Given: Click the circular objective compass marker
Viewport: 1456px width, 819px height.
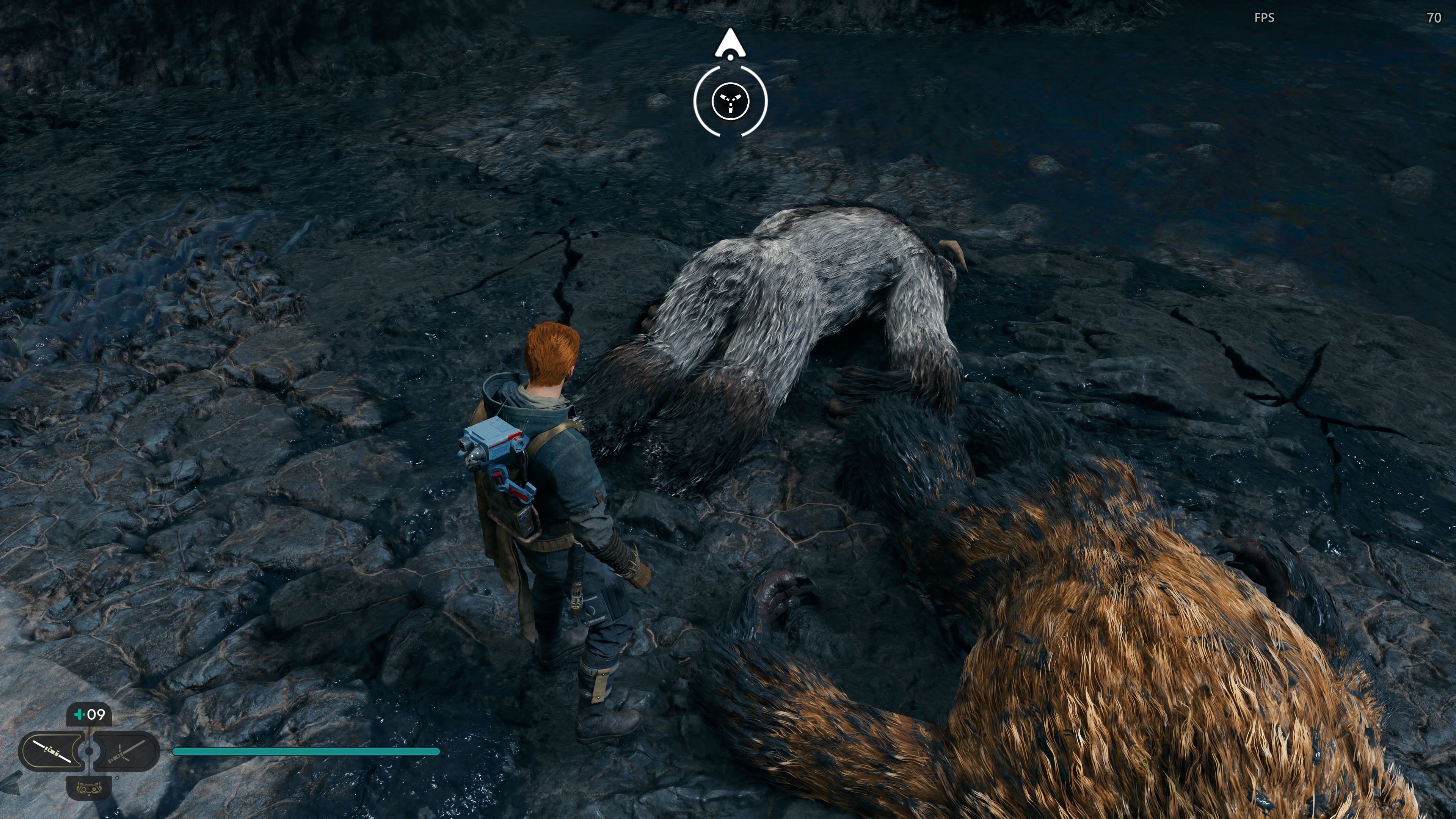Looking at the screenshot, I should click(x=730, y=102).
